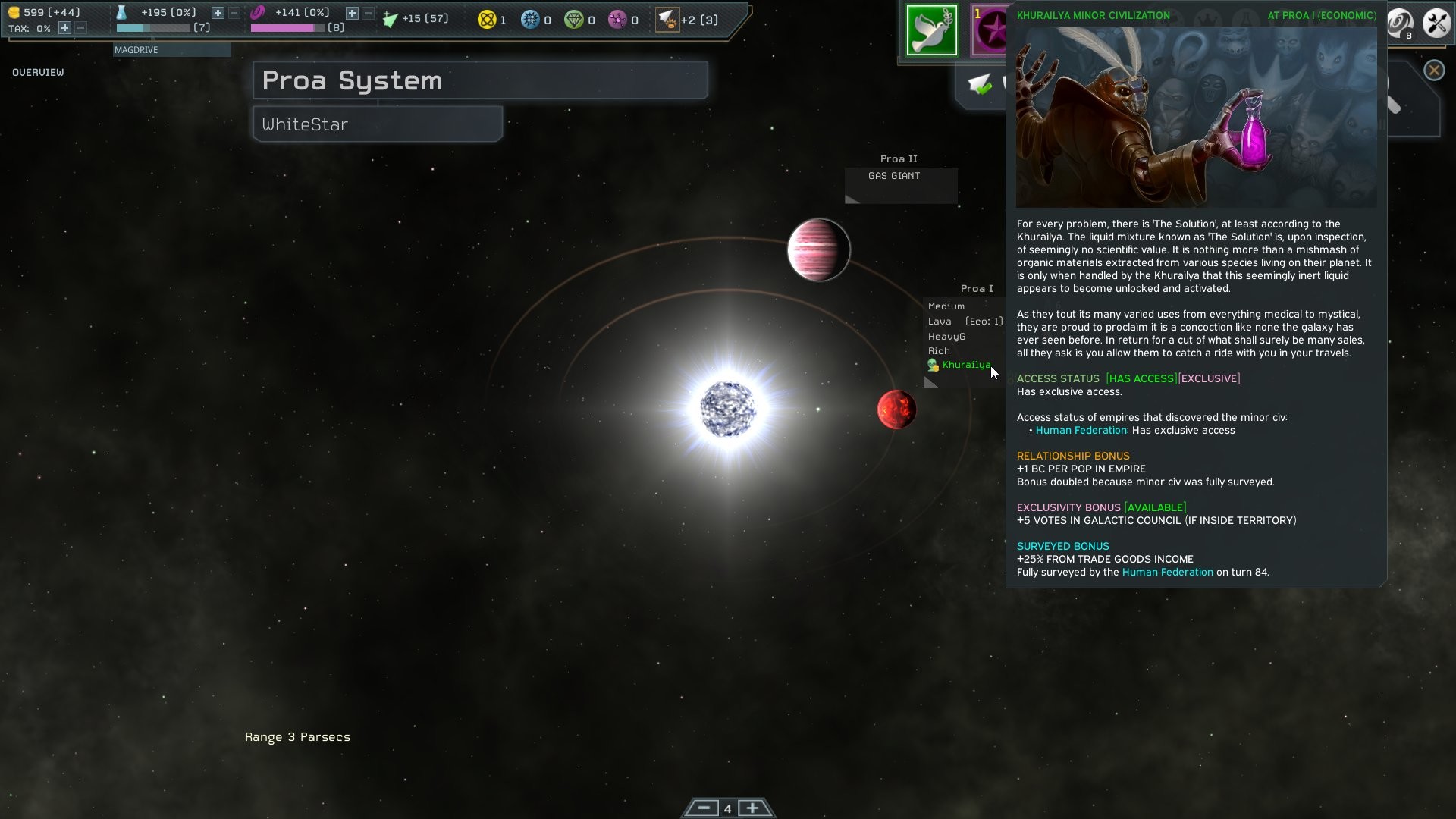
Task: Select the OVERVIEW label
Action: pyautogui.click(x=37, y=73)
